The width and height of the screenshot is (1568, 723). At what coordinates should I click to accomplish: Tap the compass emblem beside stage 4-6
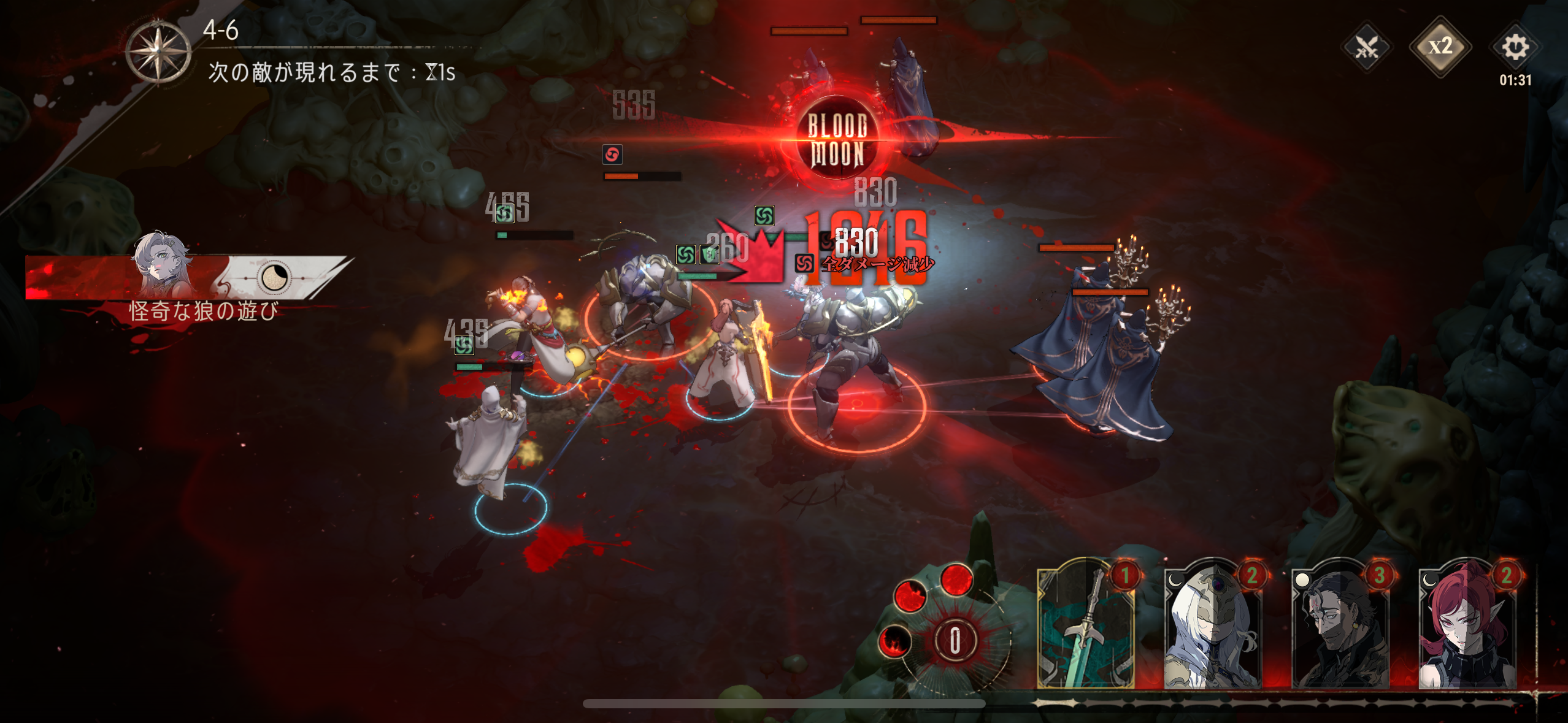(158, 52)
